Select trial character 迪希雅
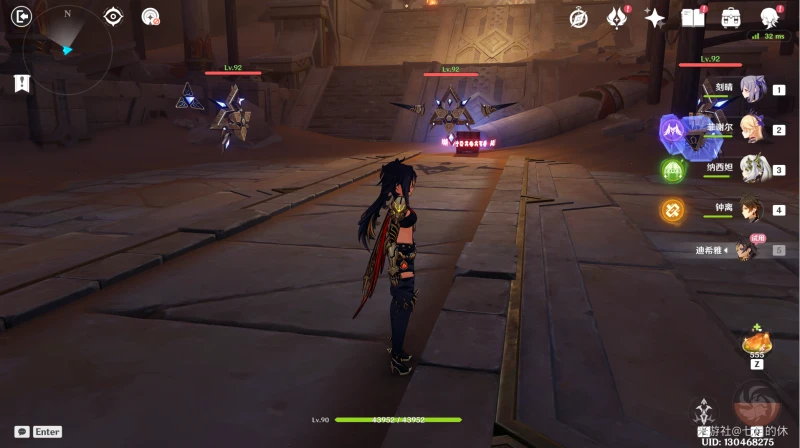 coord(747,250)
